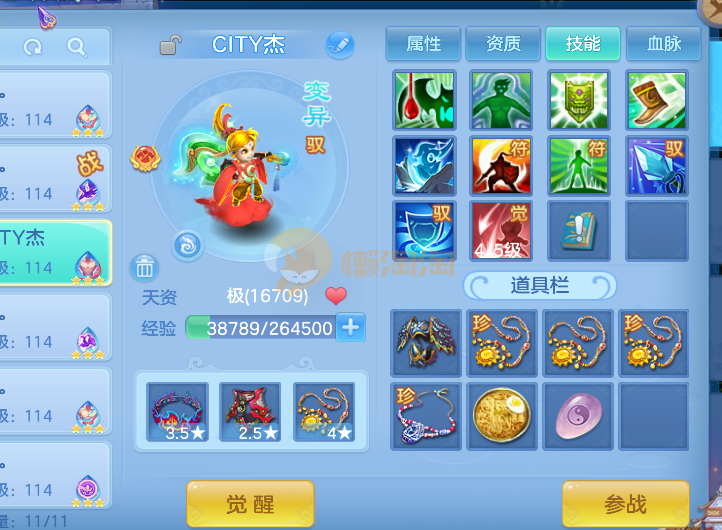Select the boot skill icon
722x530 pixels.
(657, 100)
